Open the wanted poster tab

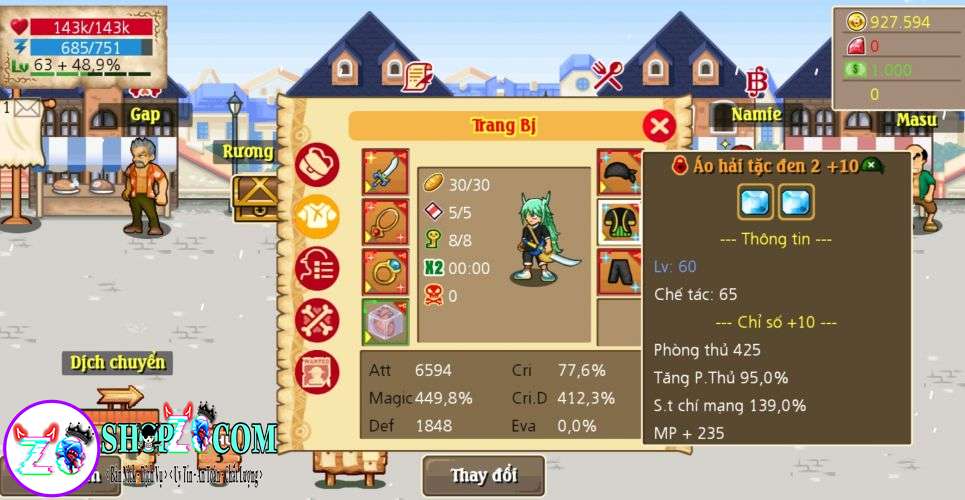coord(318,372)
